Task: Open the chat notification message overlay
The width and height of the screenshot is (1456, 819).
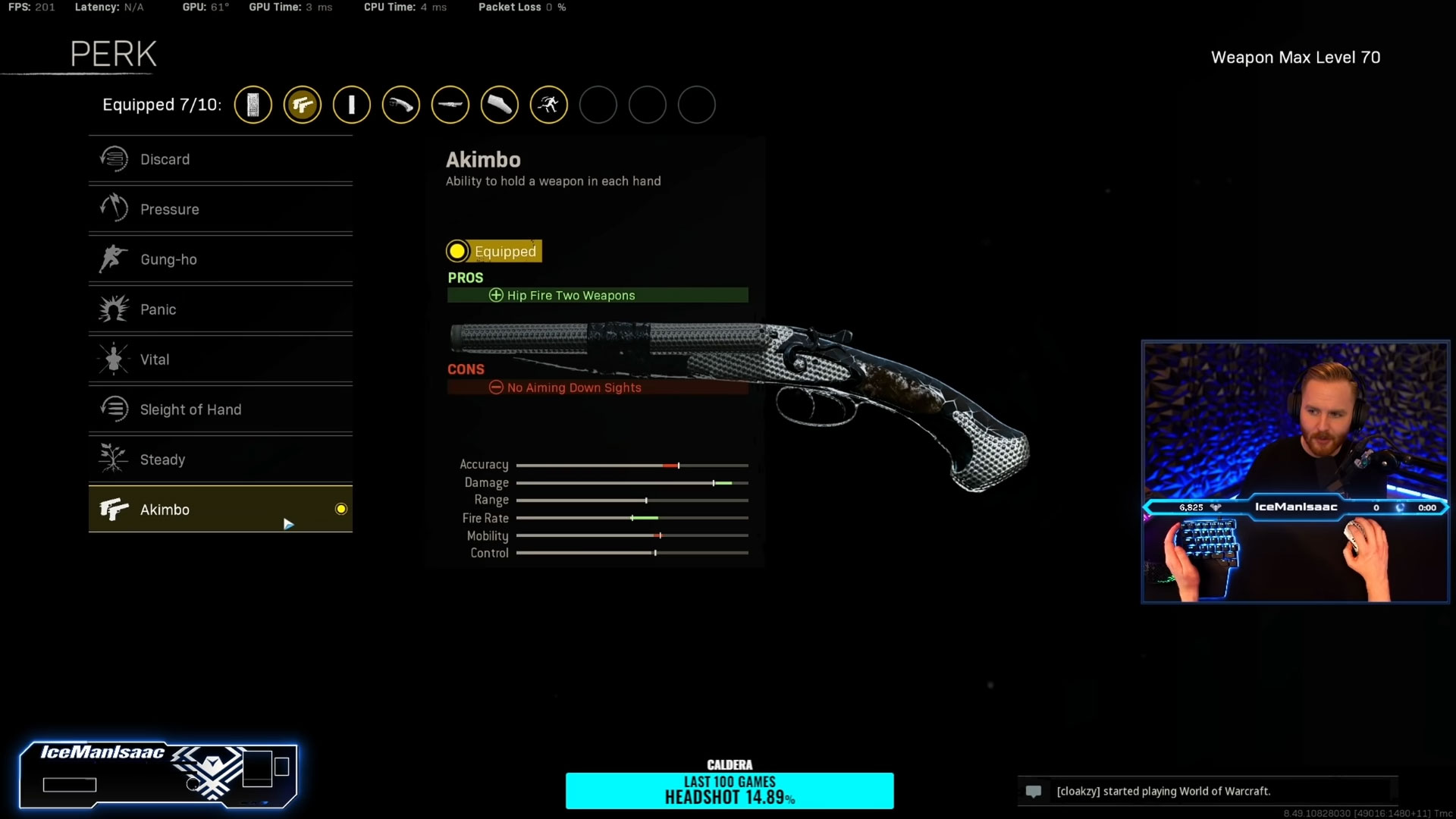Action: [1207, 791]
